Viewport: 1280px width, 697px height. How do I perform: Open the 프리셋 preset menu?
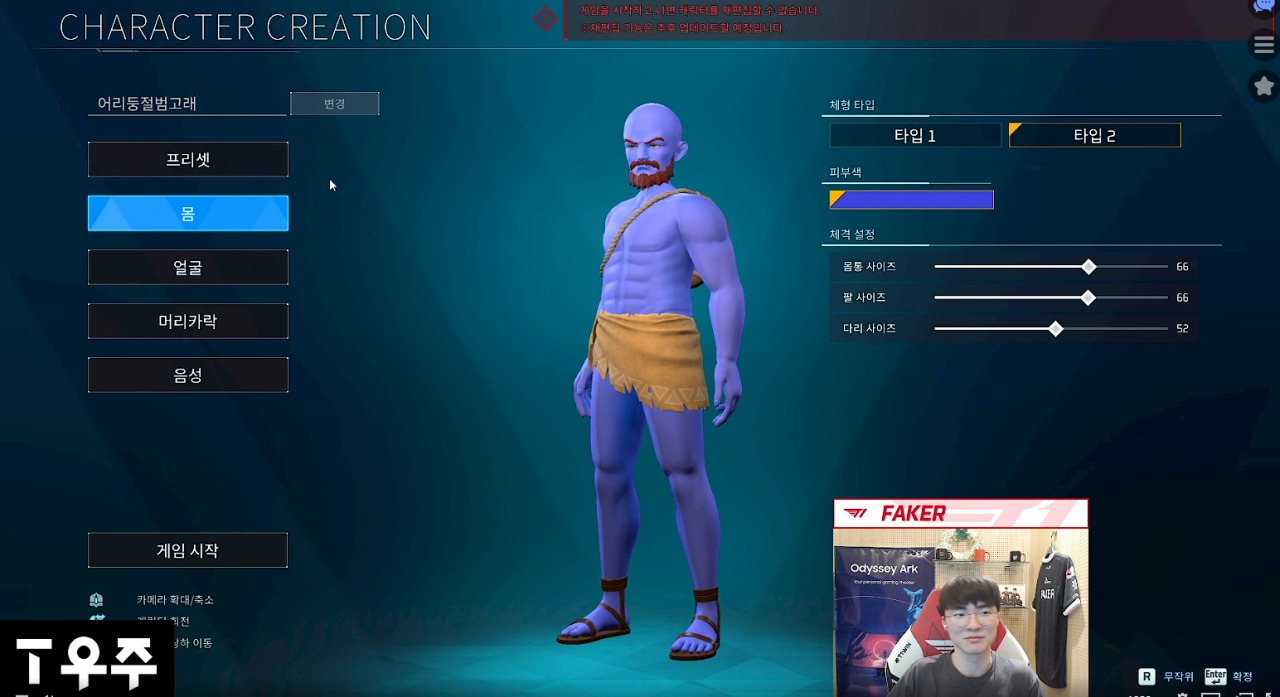pos(188,160)
